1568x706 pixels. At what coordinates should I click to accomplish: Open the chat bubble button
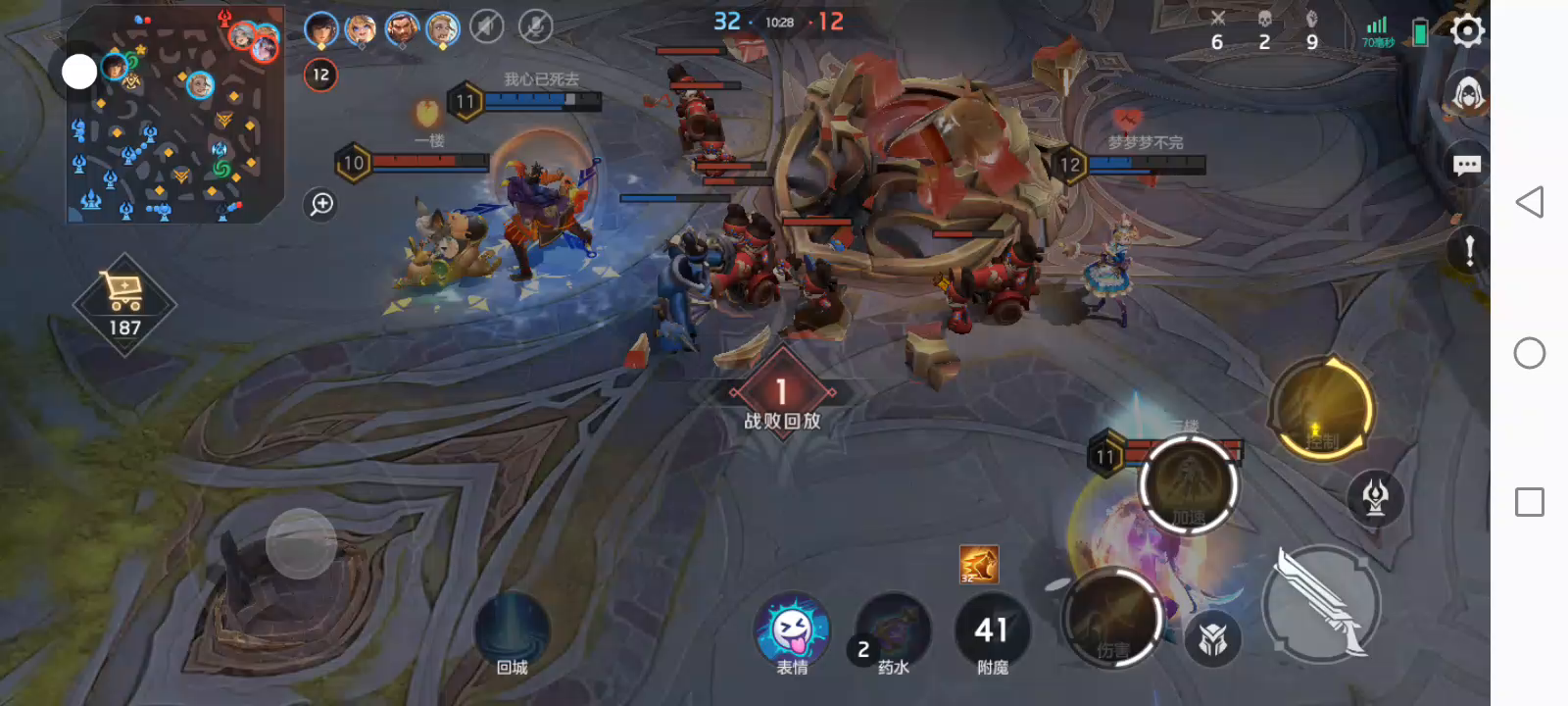click(x=1466, y=165)
